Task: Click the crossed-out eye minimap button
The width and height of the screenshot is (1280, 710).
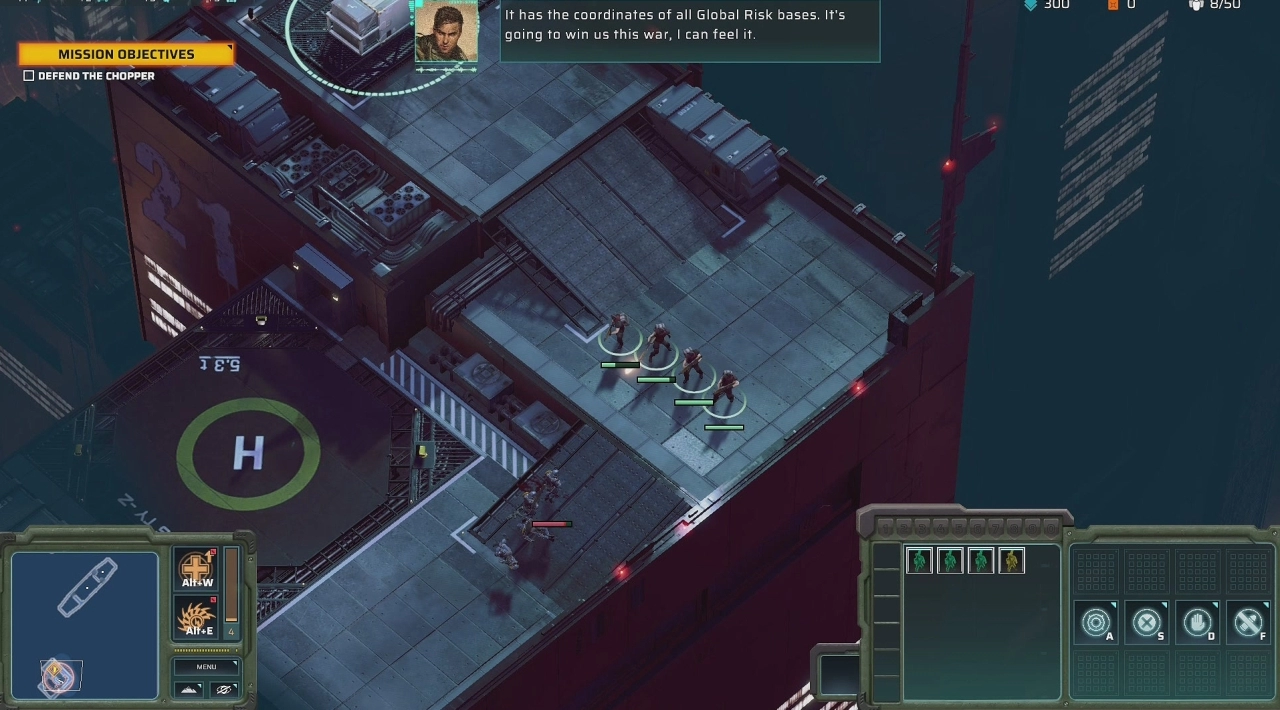Action: (224, 689)
